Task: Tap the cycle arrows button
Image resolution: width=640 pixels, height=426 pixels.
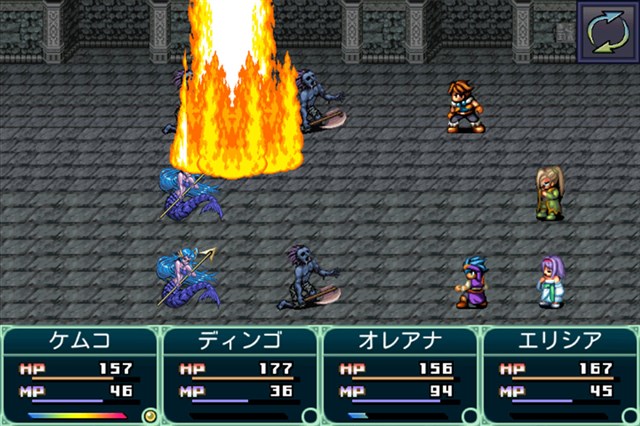Action: click(x=608, y=30)
